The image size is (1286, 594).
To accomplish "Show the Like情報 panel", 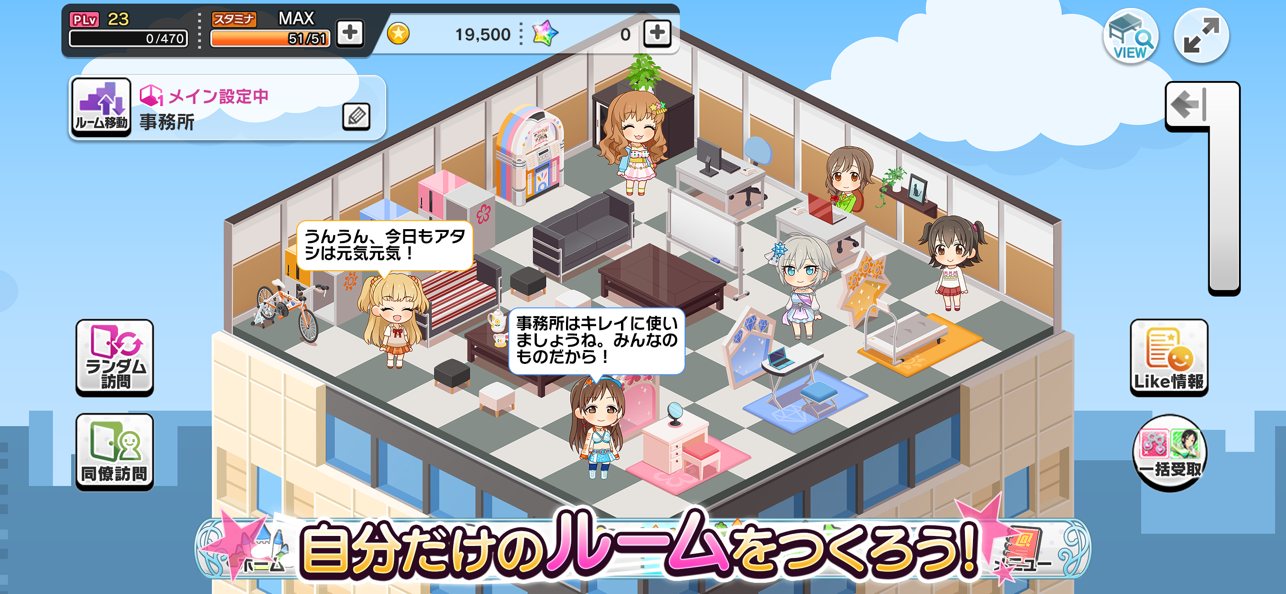I will point(1169,357).
